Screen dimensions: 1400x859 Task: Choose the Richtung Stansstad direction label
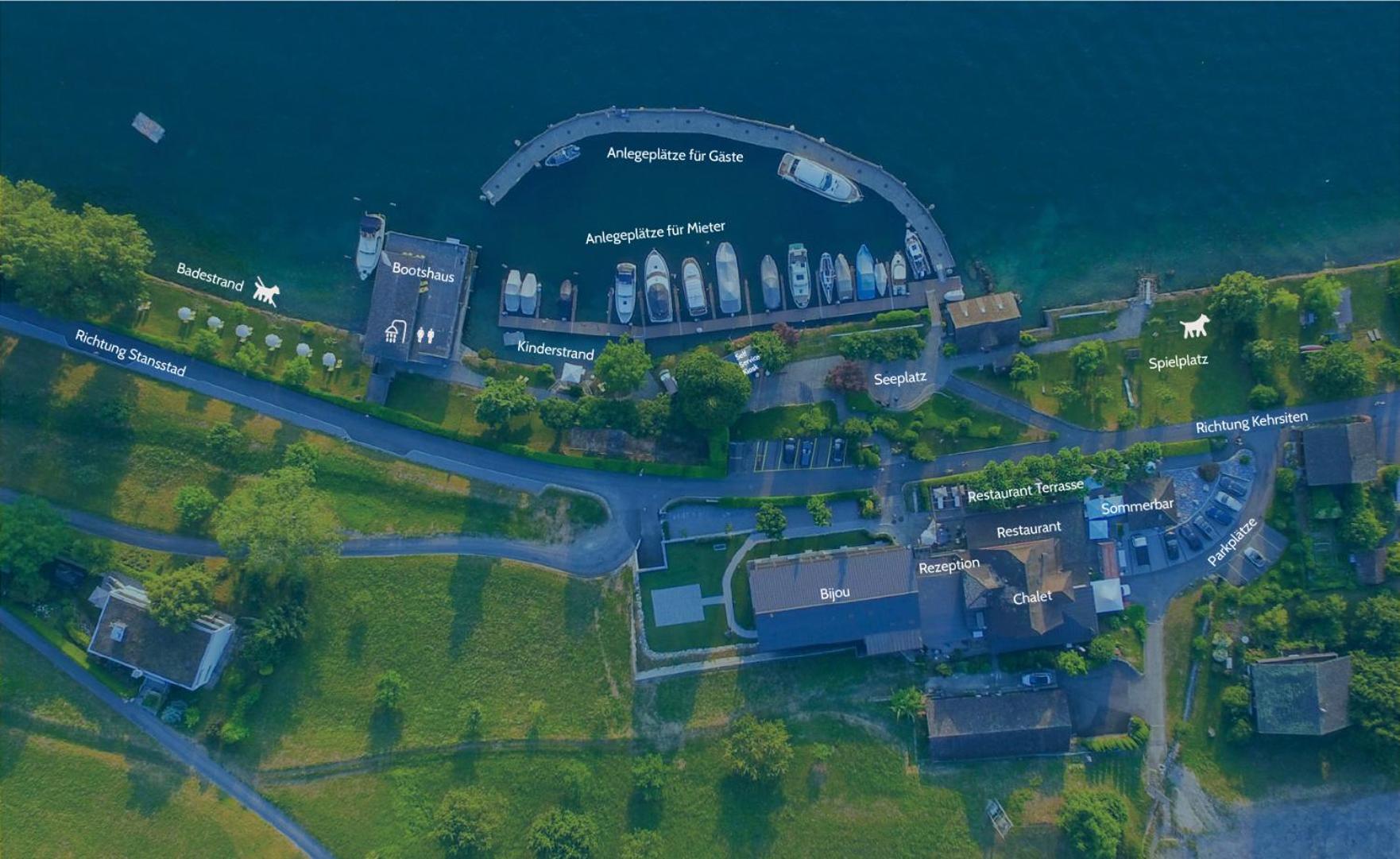[x=130, y=353]
